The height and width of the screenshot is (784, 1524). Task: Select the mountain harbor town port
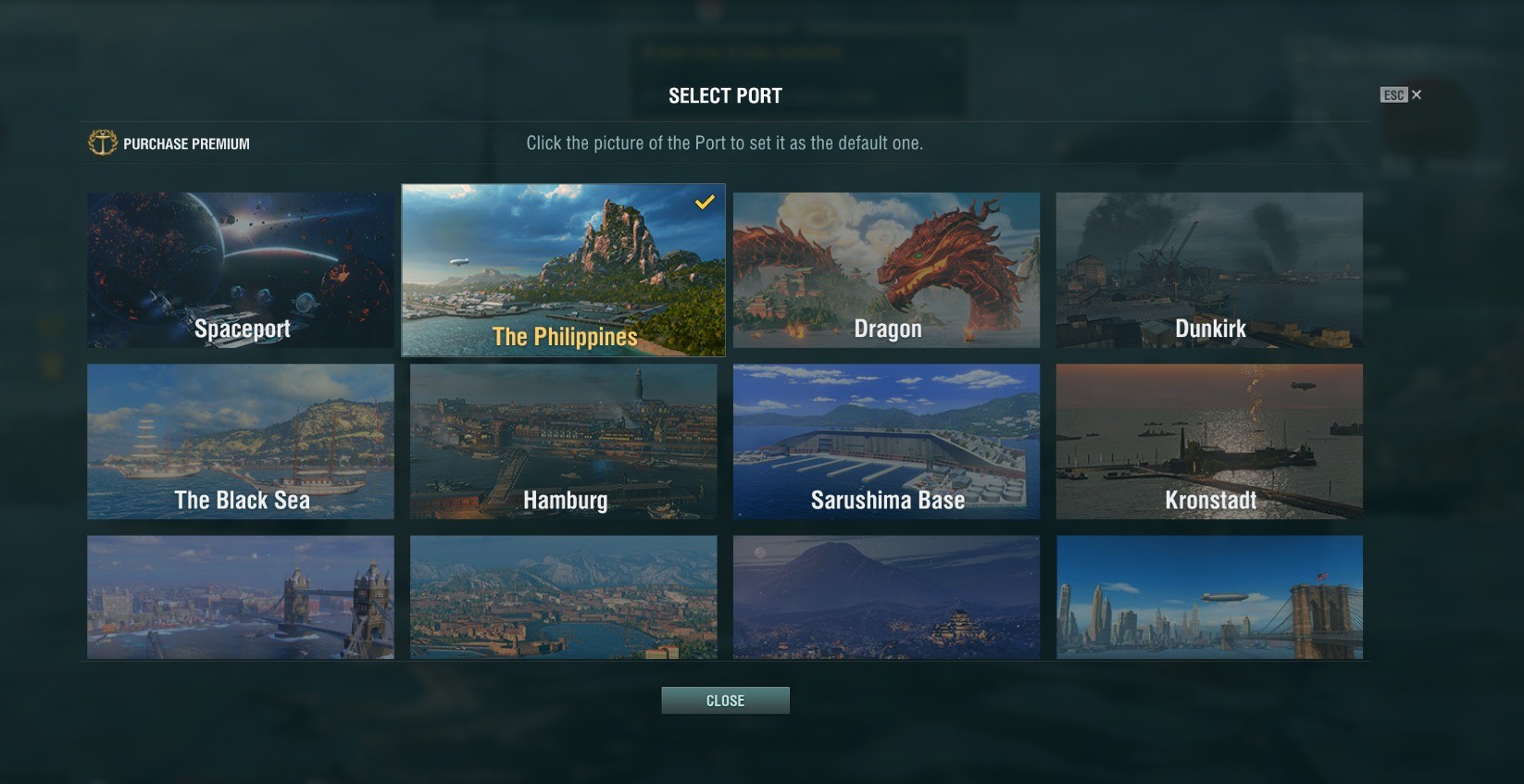[x=563, y=597]
